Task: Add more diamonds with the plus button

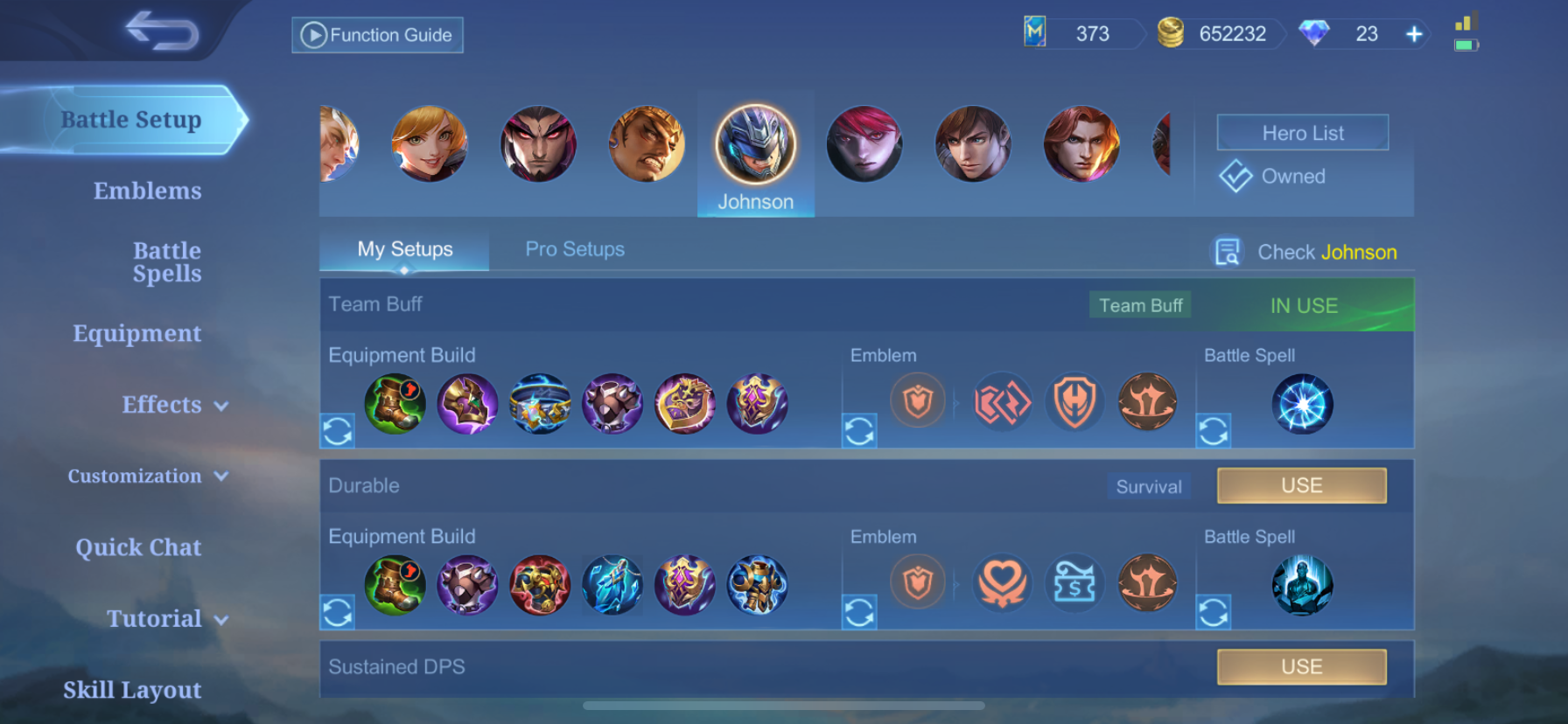Action: [x=1414, y=34]
